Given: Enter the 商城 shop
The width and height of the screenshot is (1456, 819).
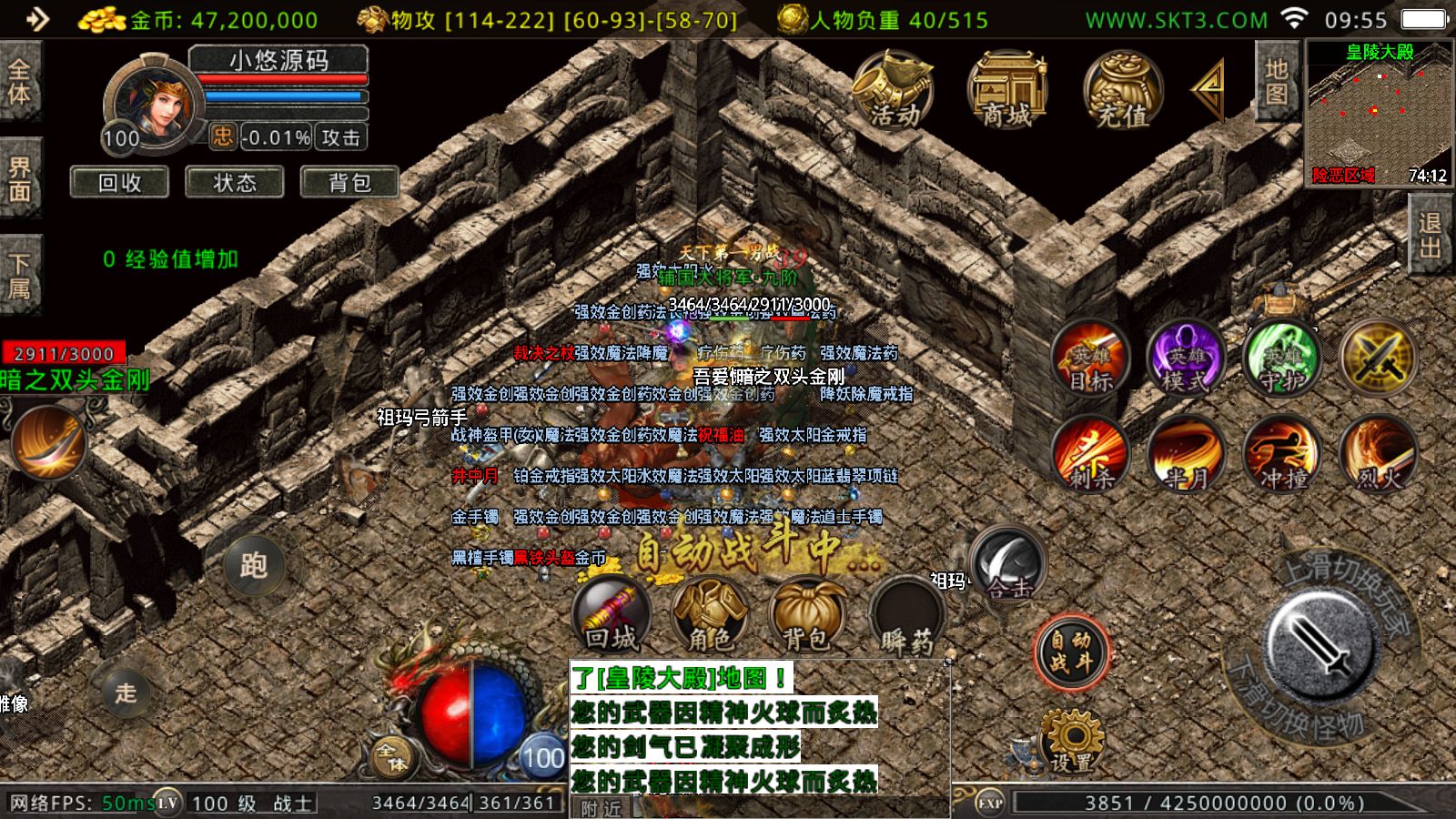Looking at the screenshot, I should 1007,91.
